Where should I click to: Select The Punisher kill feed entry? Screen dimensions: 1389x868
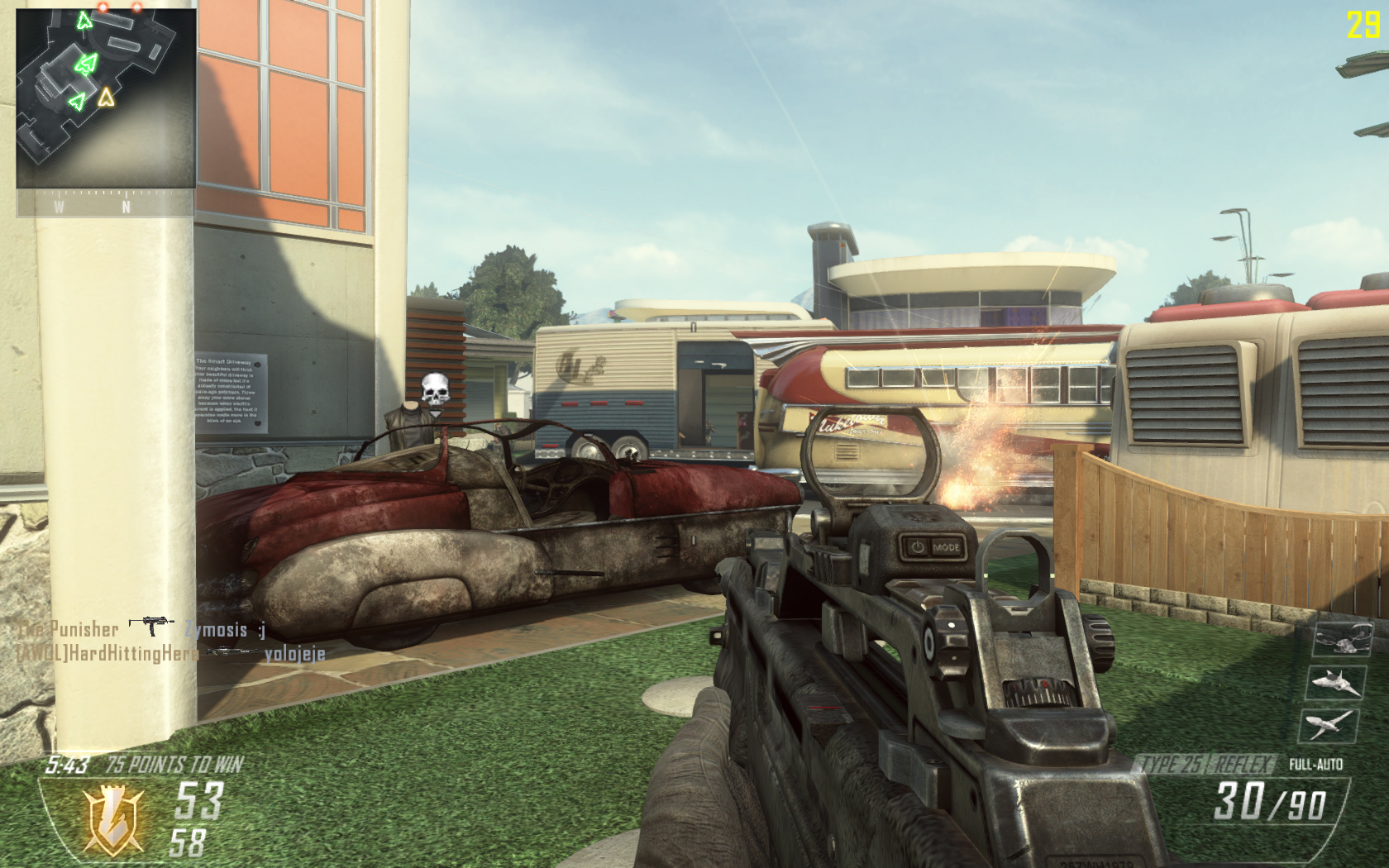pyautogui.click(x=68, y=630)
